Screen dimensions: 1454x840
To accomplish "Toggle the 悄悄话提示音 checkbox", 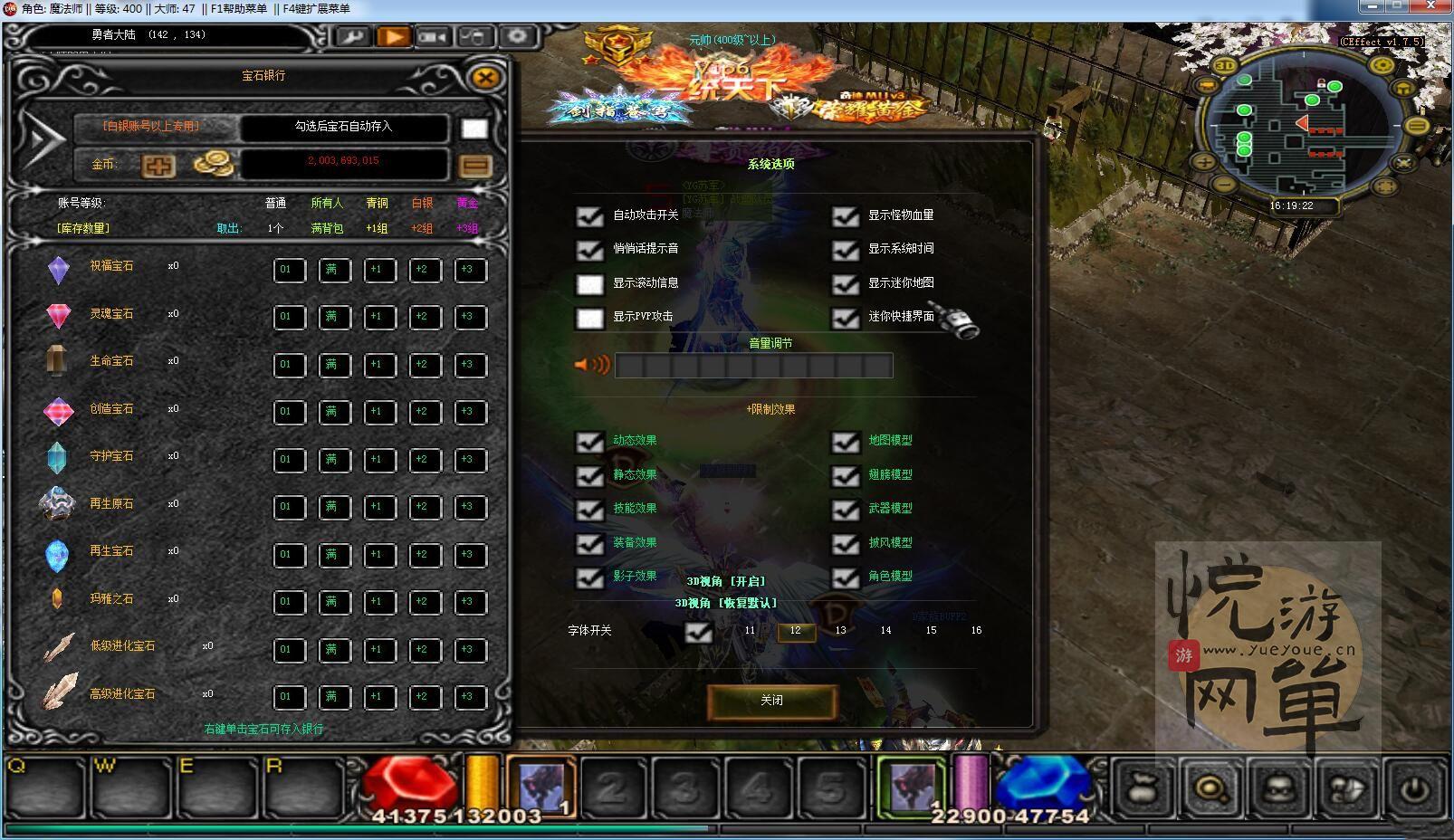I will coord(590,250).
